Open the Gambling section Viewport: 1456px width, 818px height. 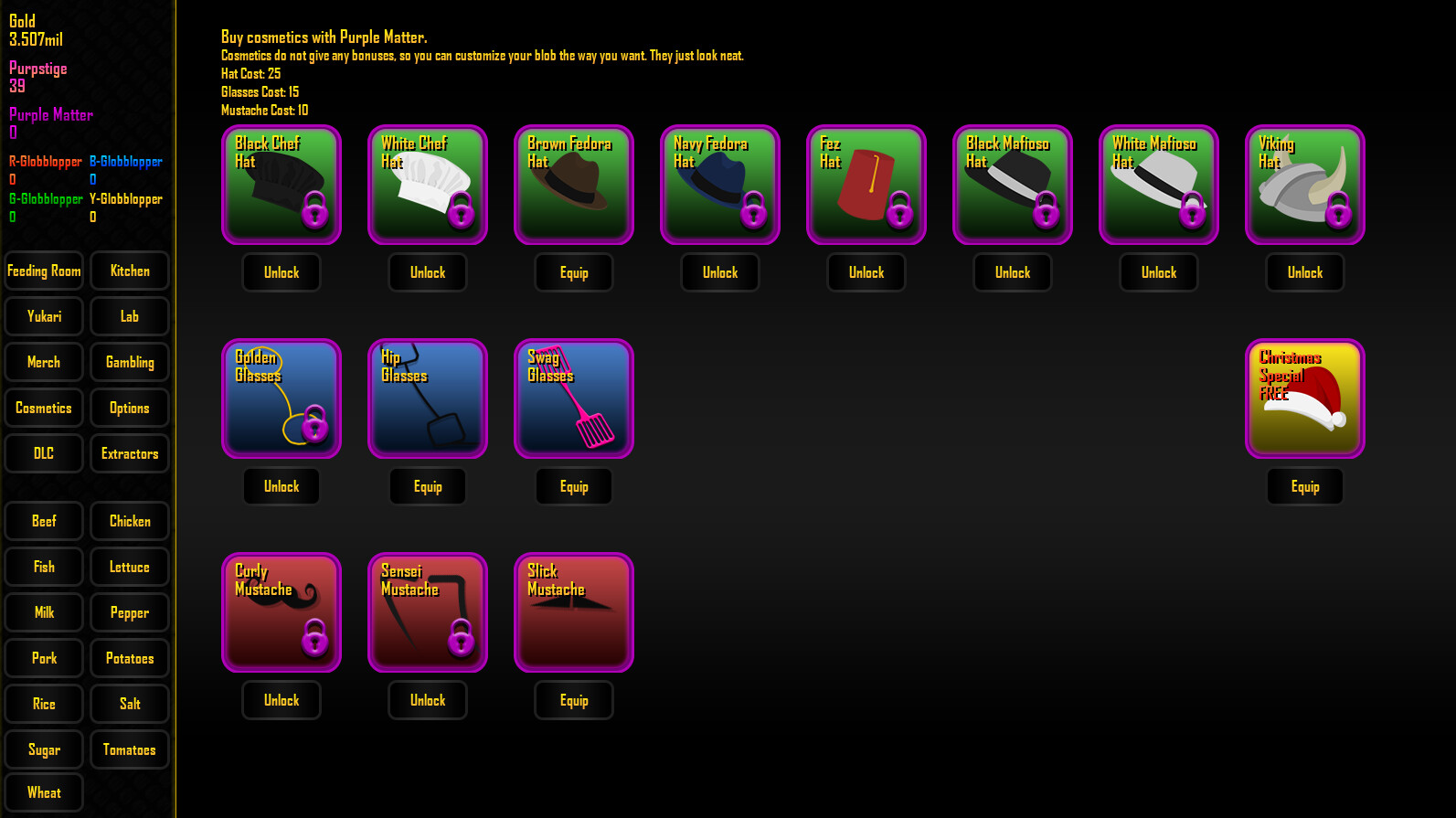click(x=129, y=362)
